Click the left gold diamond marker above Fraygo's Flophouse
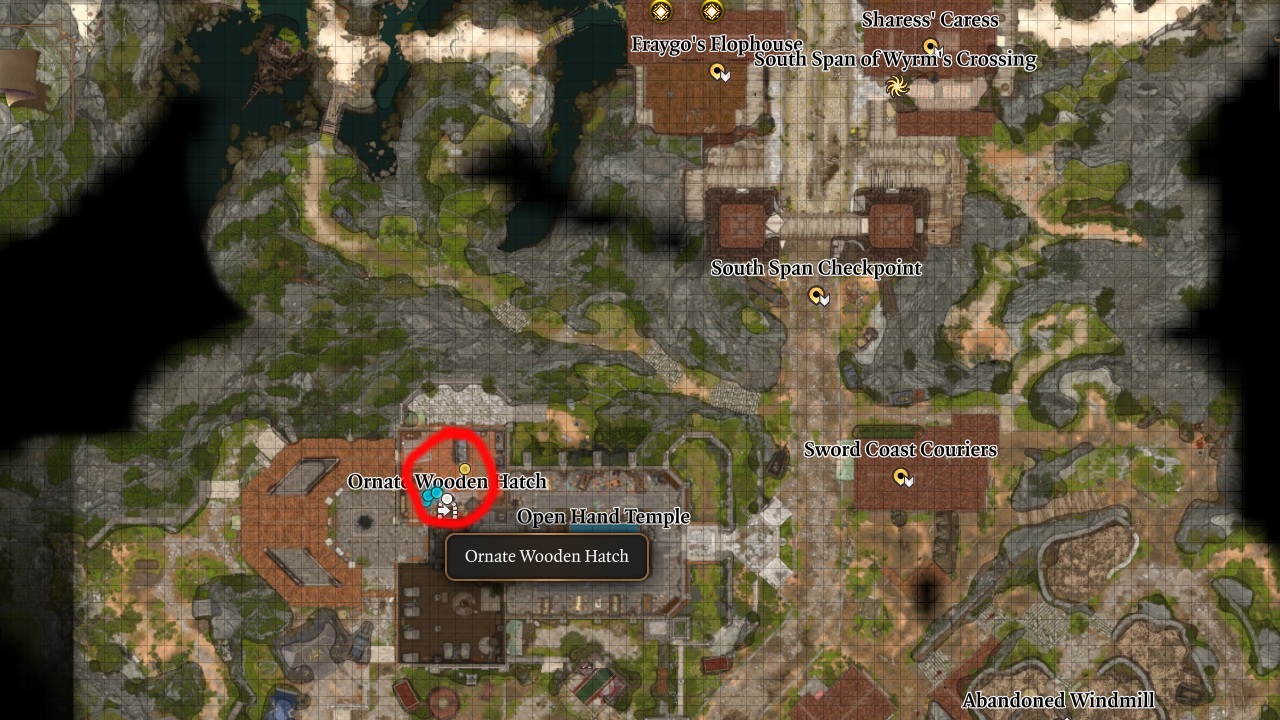The width and height of the screenshot is (1280, 720). pos(660,11)
